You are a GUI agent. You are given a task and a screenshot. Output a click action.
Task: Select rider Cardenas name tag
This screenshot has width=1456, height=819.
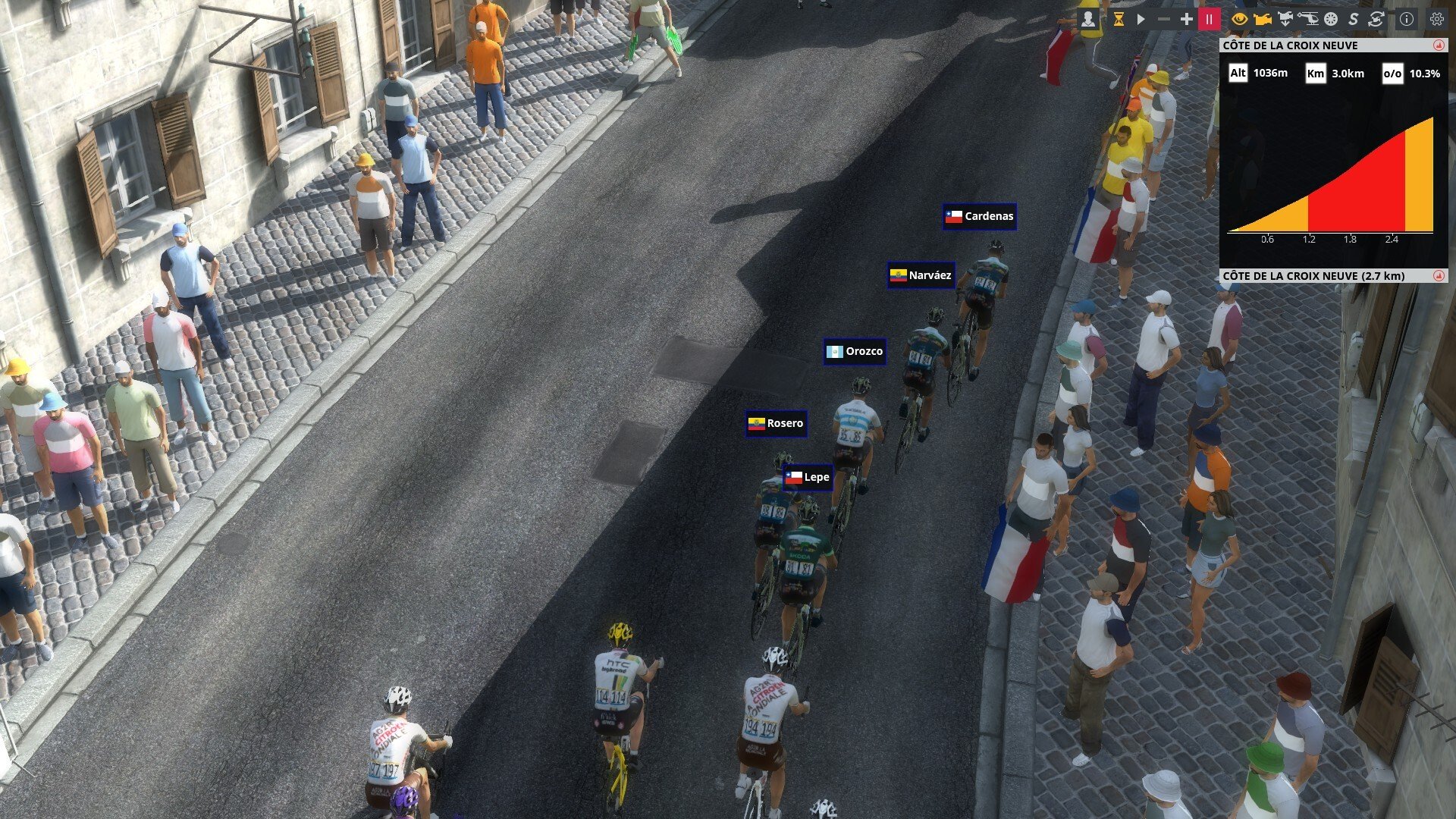tap(980, 217)
